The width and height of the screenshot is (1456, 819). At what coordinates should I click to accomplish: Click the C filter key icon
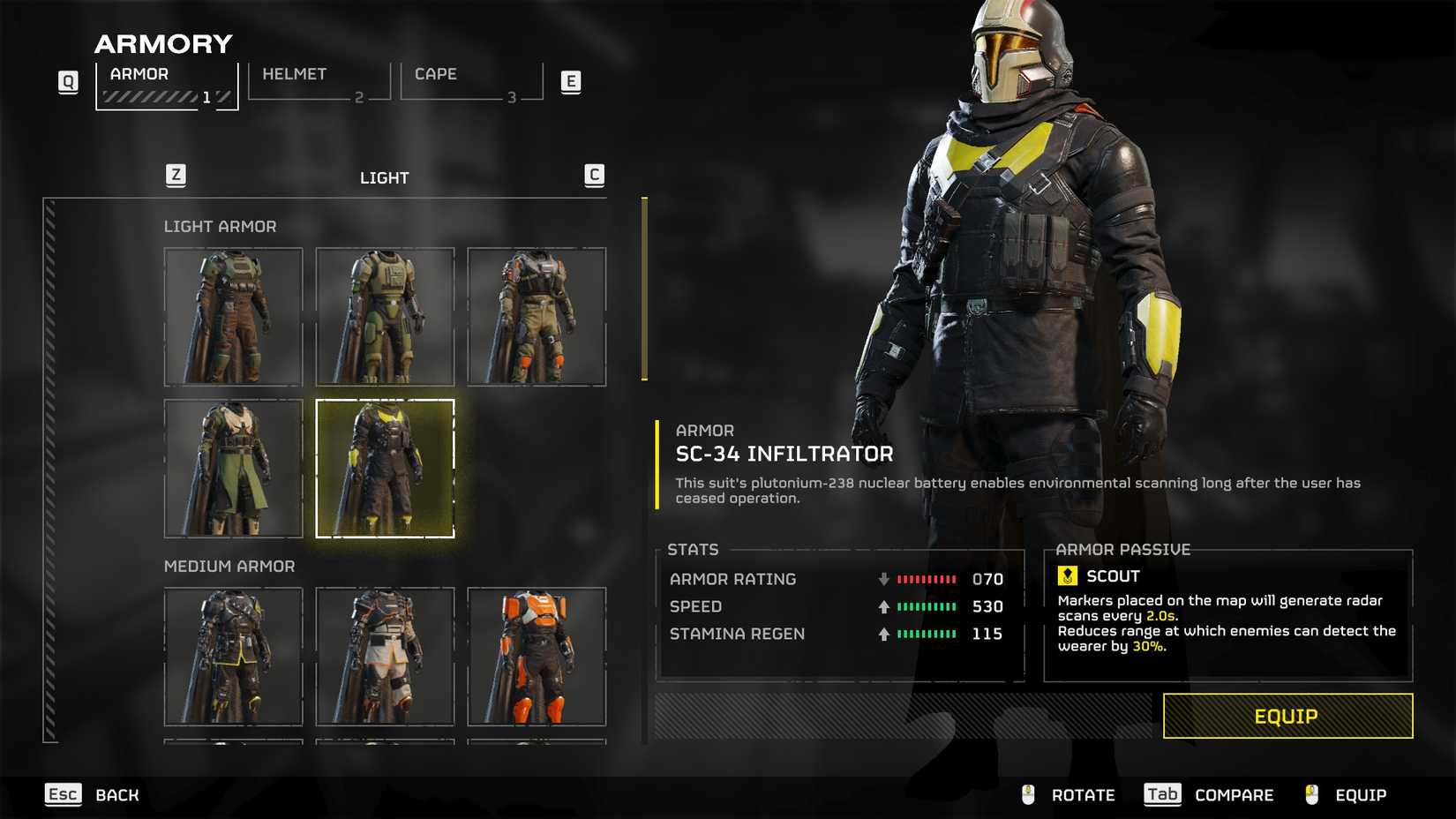tap(595, 175)
